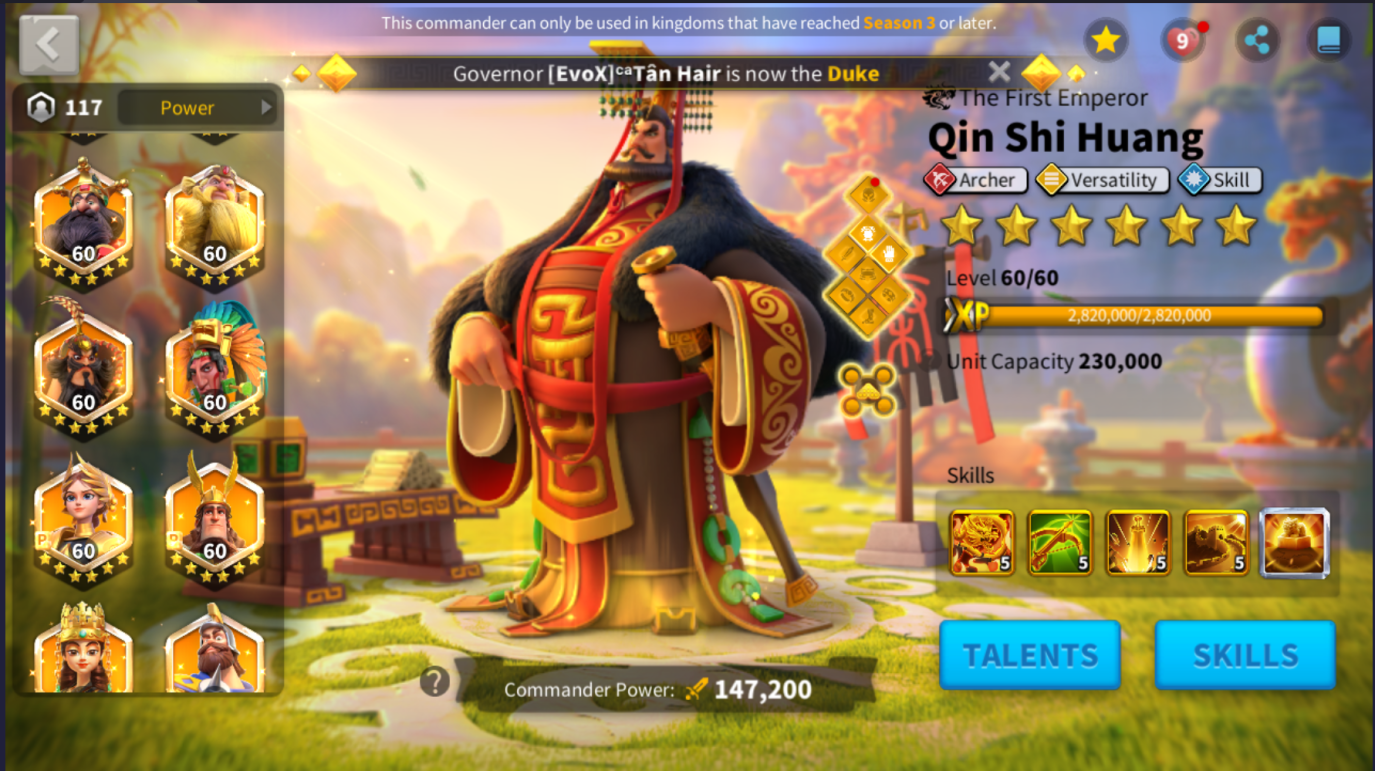
Task: Choose the horned-helmet commander portrait
Action: [215, 517]
